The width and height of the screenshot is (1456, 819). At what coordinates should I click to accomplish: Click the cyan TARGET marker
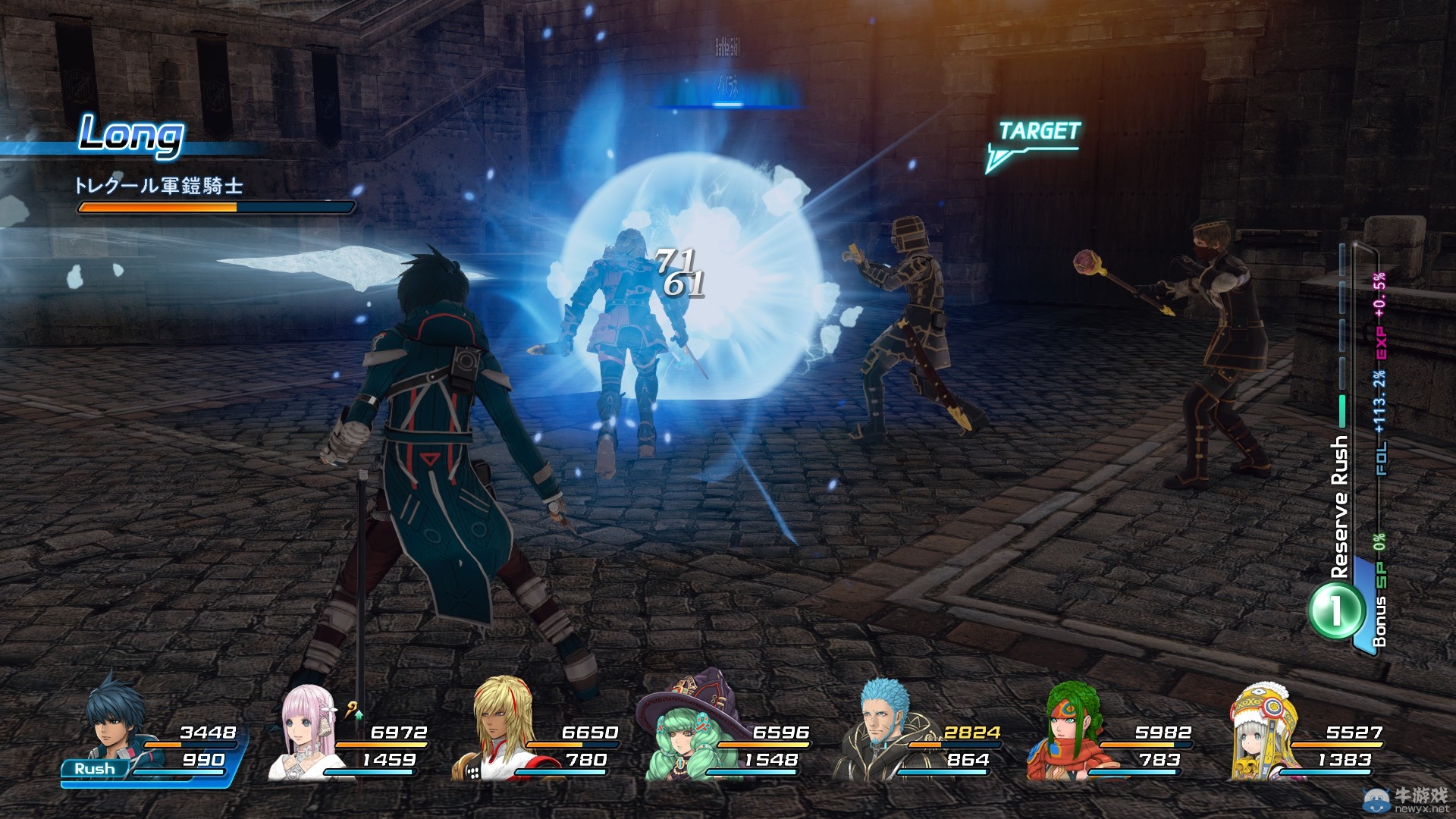pos(1037,132)
